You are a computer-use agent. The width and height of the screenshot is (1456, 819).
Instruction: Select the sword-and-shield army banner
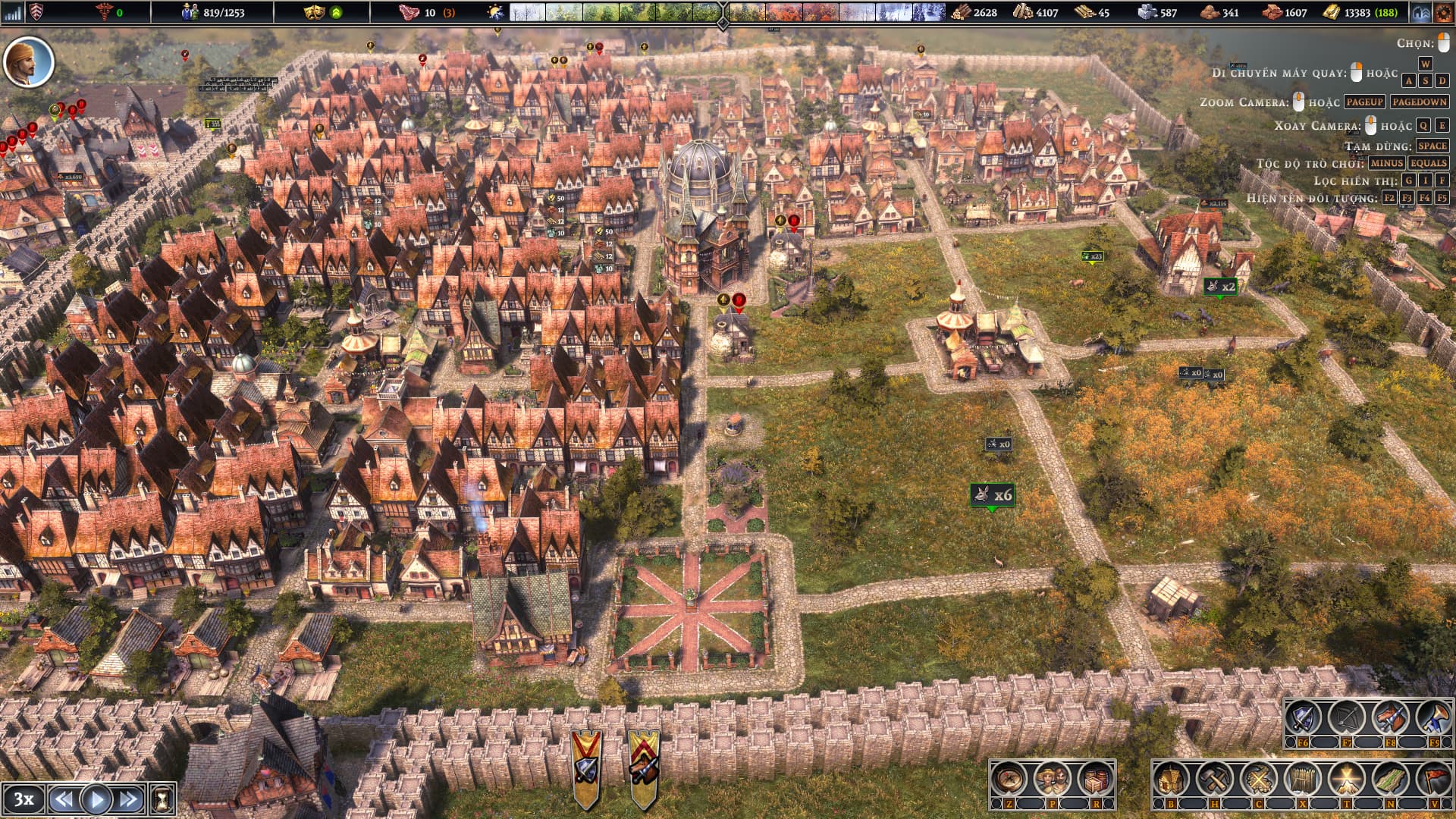tap(586, 766)
